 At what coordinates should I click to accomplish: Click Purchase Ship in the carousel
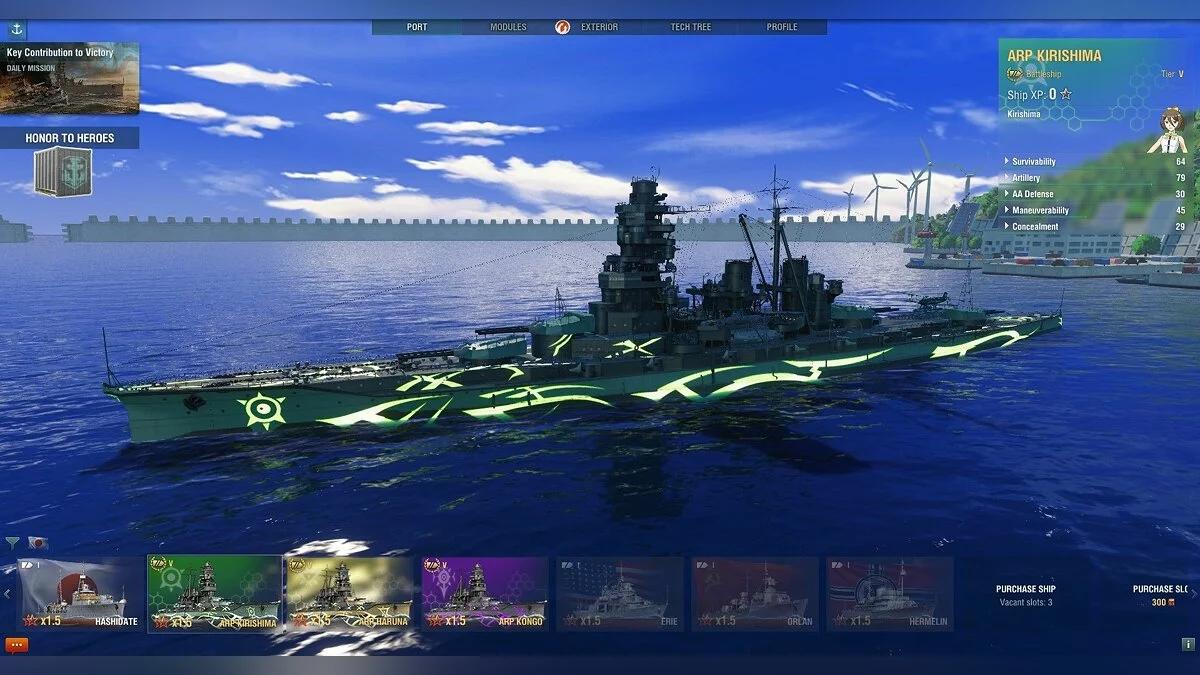click(x=1025, y=595)
